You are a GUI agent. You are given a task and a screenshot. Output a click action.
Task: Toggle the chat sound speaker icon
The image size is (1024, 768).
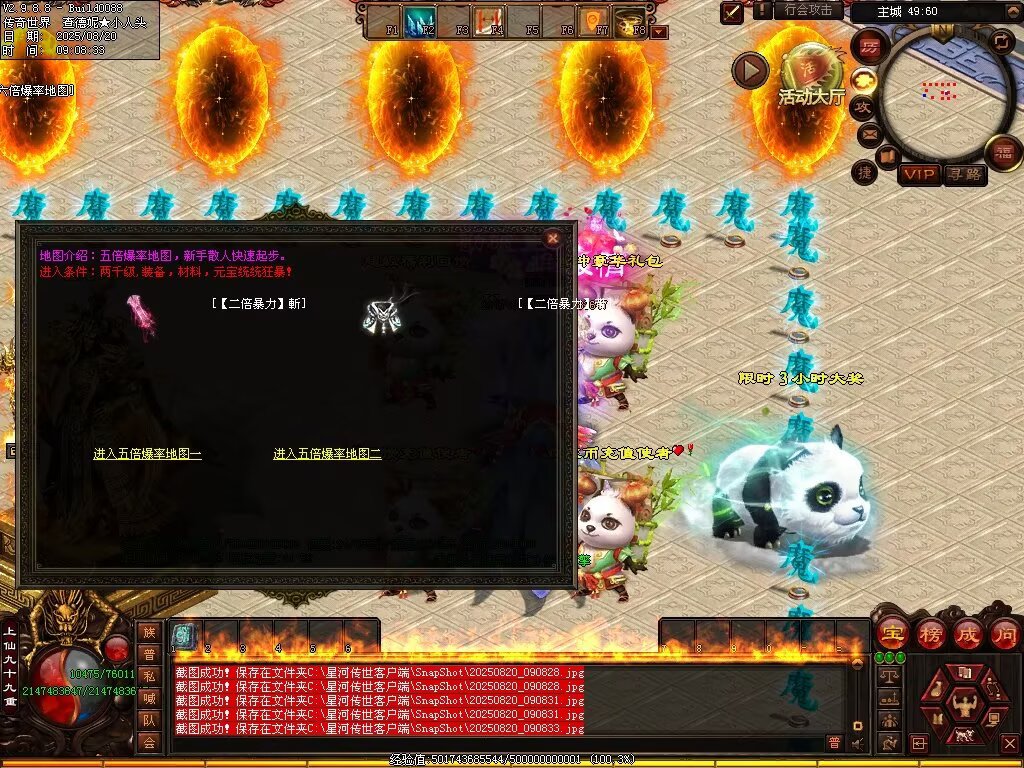(x=857, y=743)
